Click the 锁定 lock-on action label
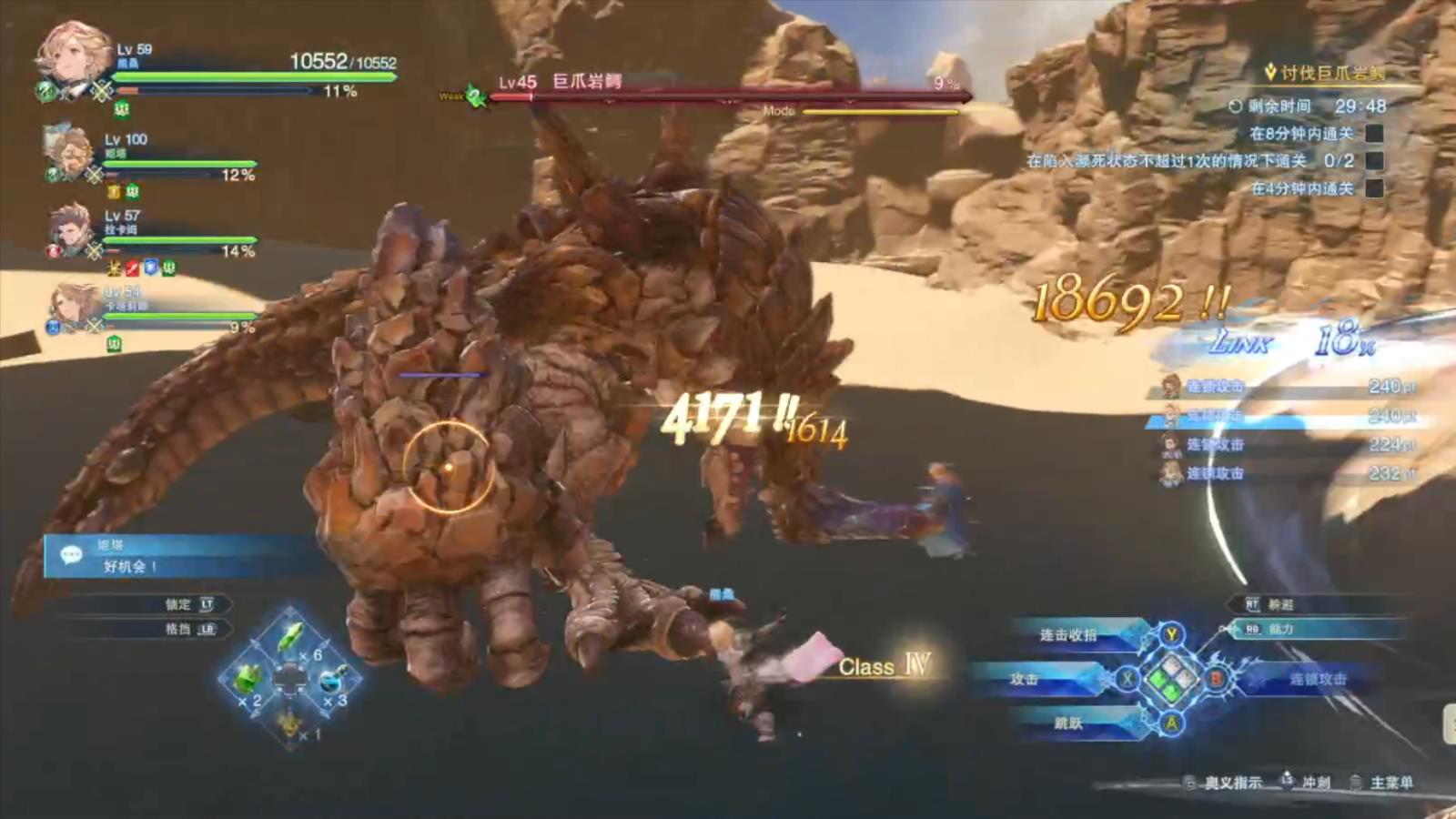Image resolution: width=1456 pixels, height=819 pixels. coord(178,604)
